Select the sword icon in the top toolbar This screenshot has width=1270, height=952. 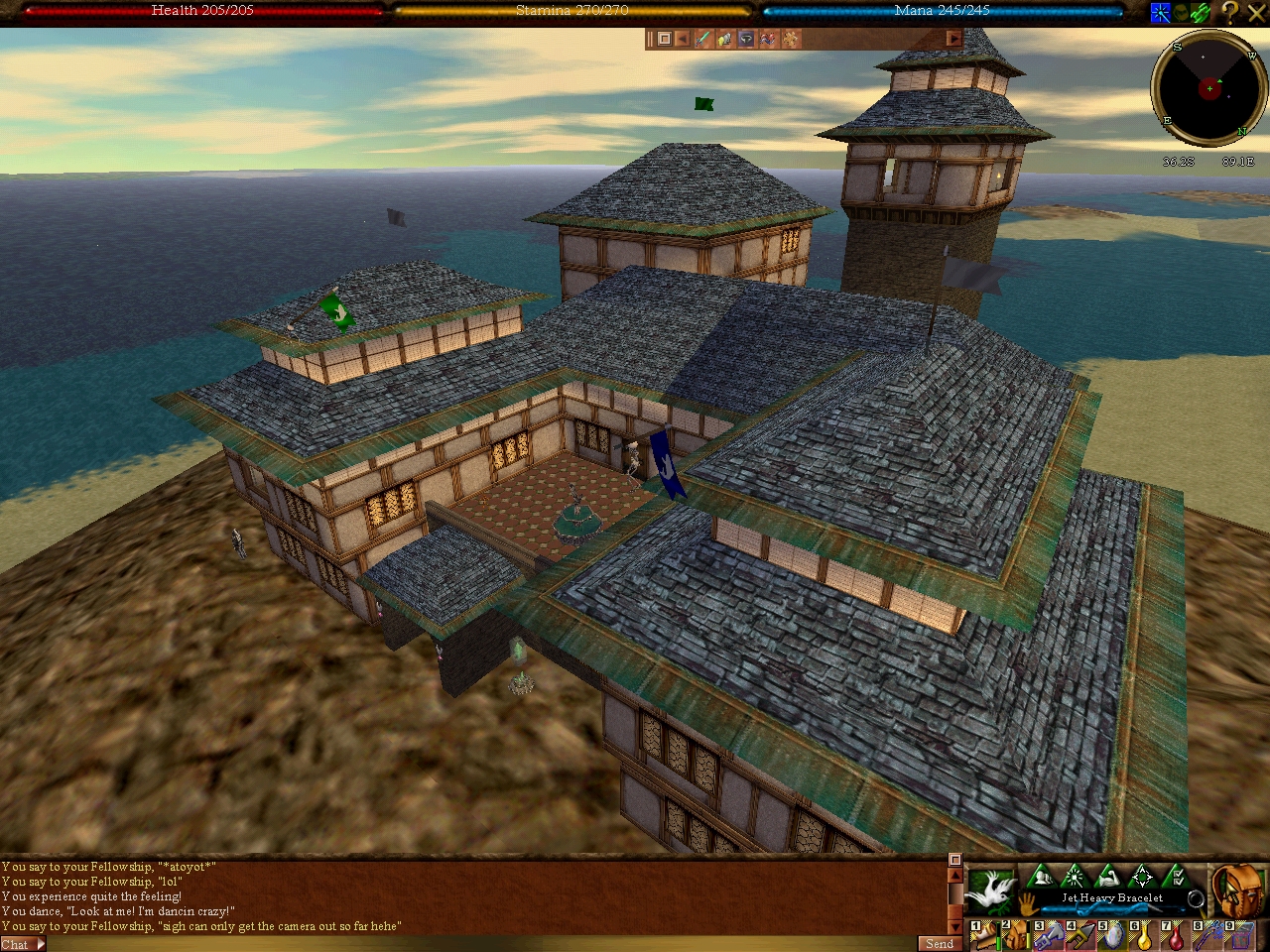703,39
